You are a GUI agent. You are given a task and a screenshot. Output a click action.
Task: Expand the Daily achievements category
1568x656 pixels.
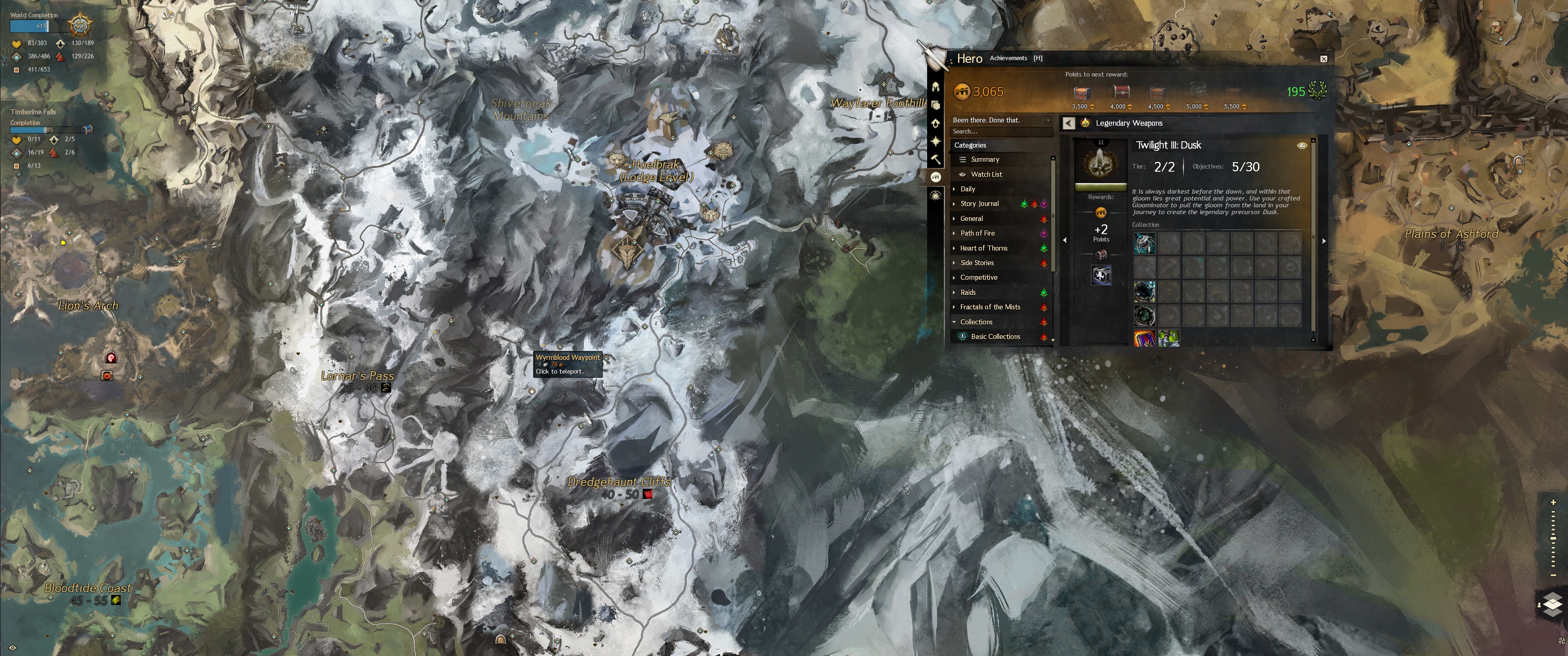tap(967, 189)
